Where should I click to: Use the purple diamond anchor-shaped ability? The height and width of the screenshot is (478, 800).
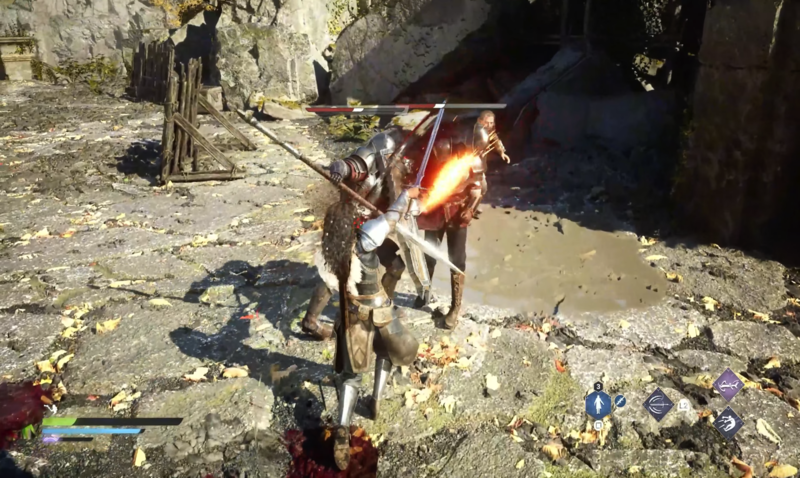pyautogui.click(x=727, y=384)
